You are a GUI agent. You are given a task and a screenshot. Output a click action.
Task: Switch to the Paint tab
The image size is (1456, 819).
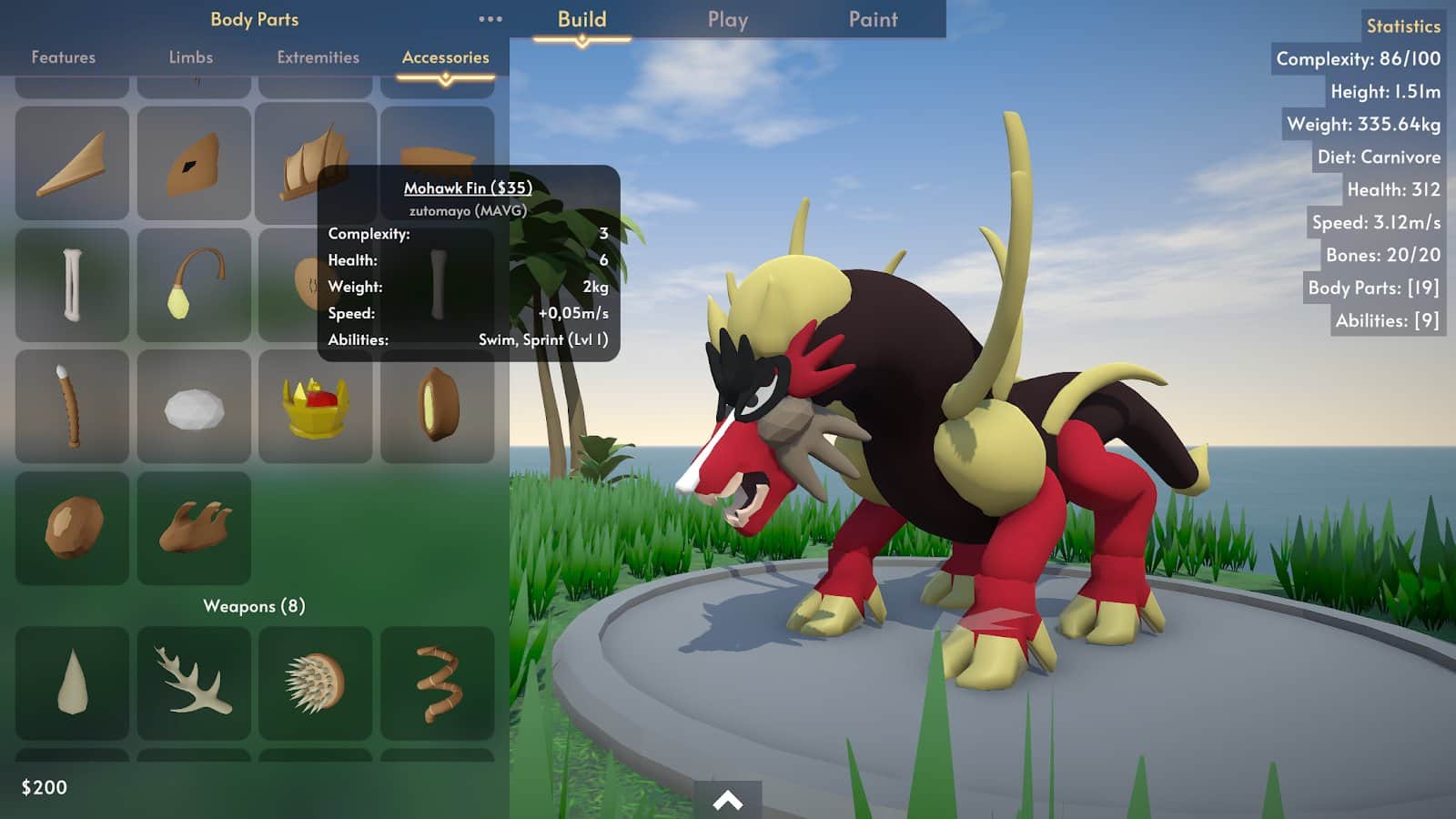(x=871, y=19)
